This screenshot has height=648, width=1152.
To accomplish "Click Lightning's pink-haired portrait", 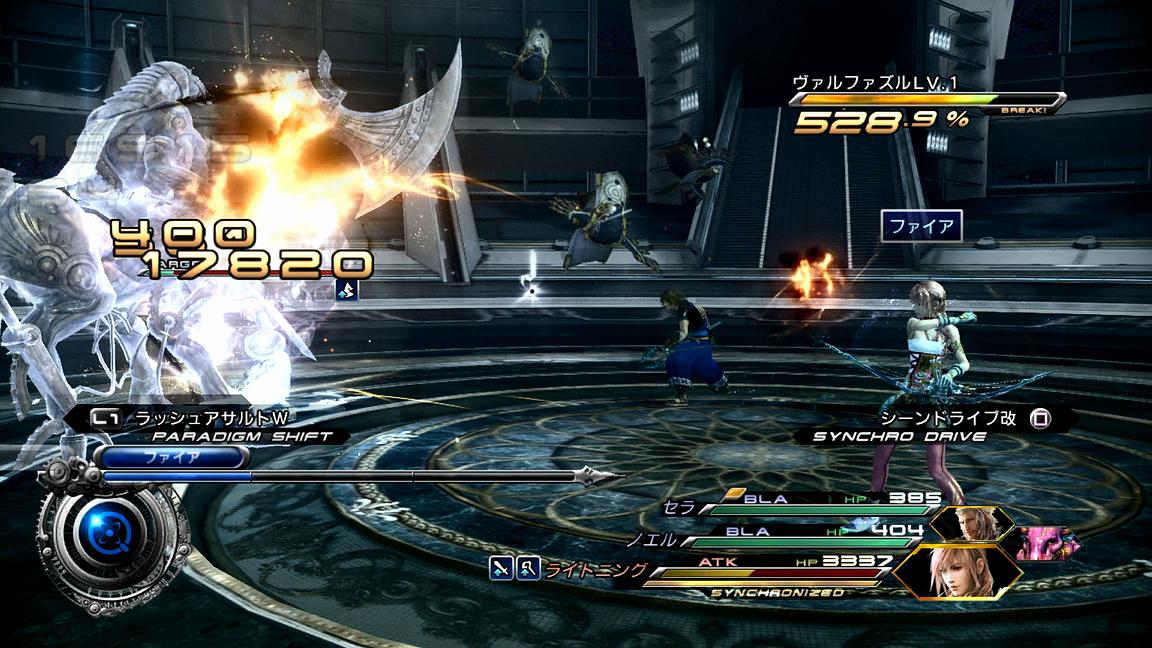I will tap(957, 570).
